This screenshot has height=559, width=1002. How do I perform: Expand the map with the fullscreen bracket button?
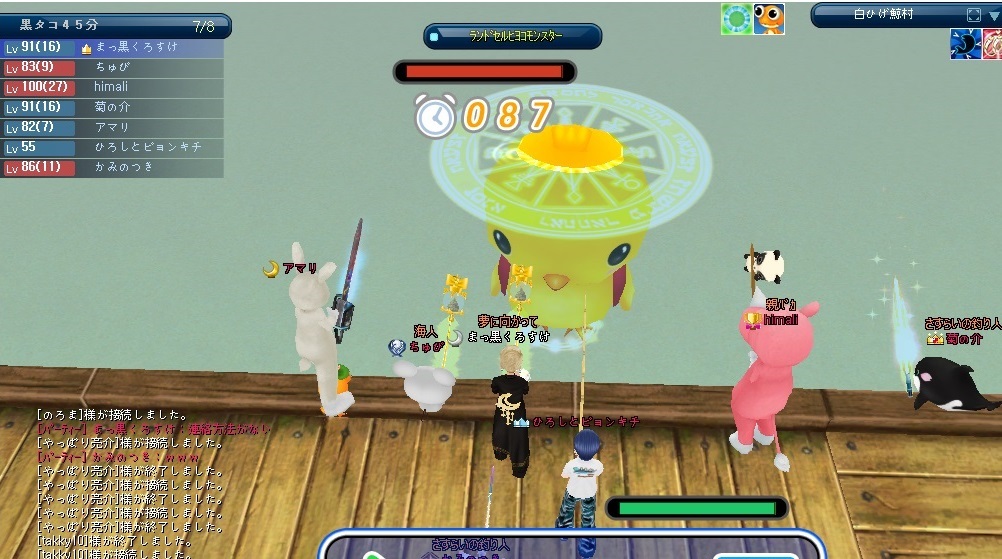pyautogui.click(x=973, y=15)
